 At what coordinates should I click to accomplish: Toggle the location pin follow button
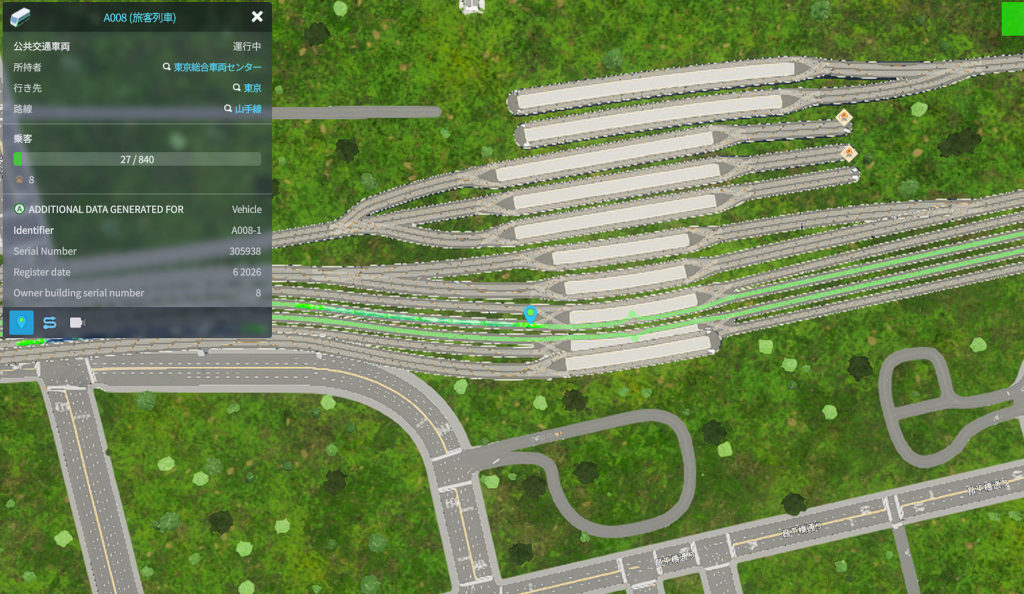click(21, 322)
